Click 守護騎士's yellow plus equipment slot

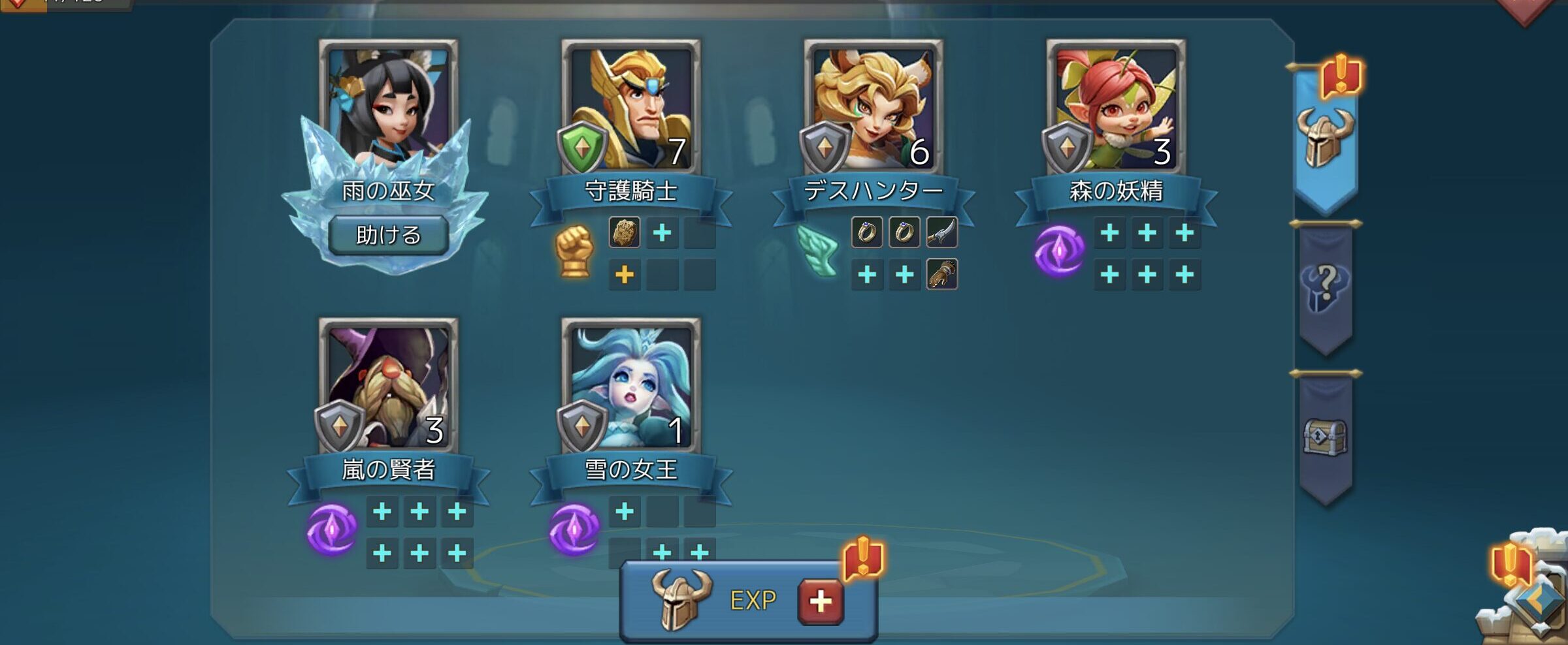click(625, 274)
